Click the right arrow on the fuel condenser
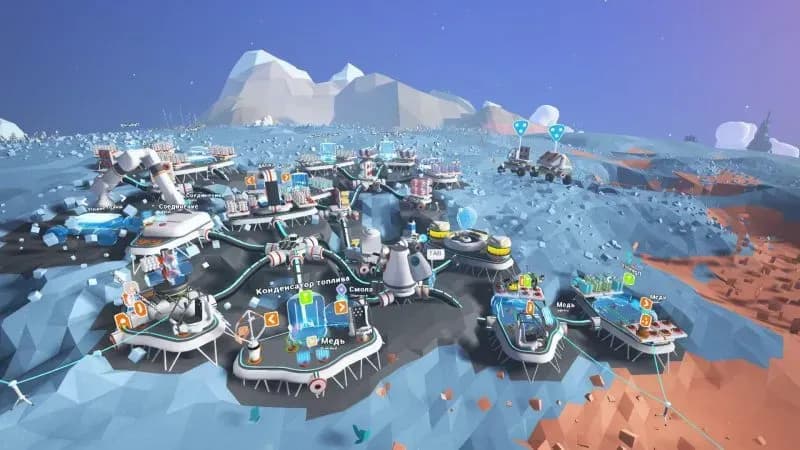 click(x=341, y=308)
